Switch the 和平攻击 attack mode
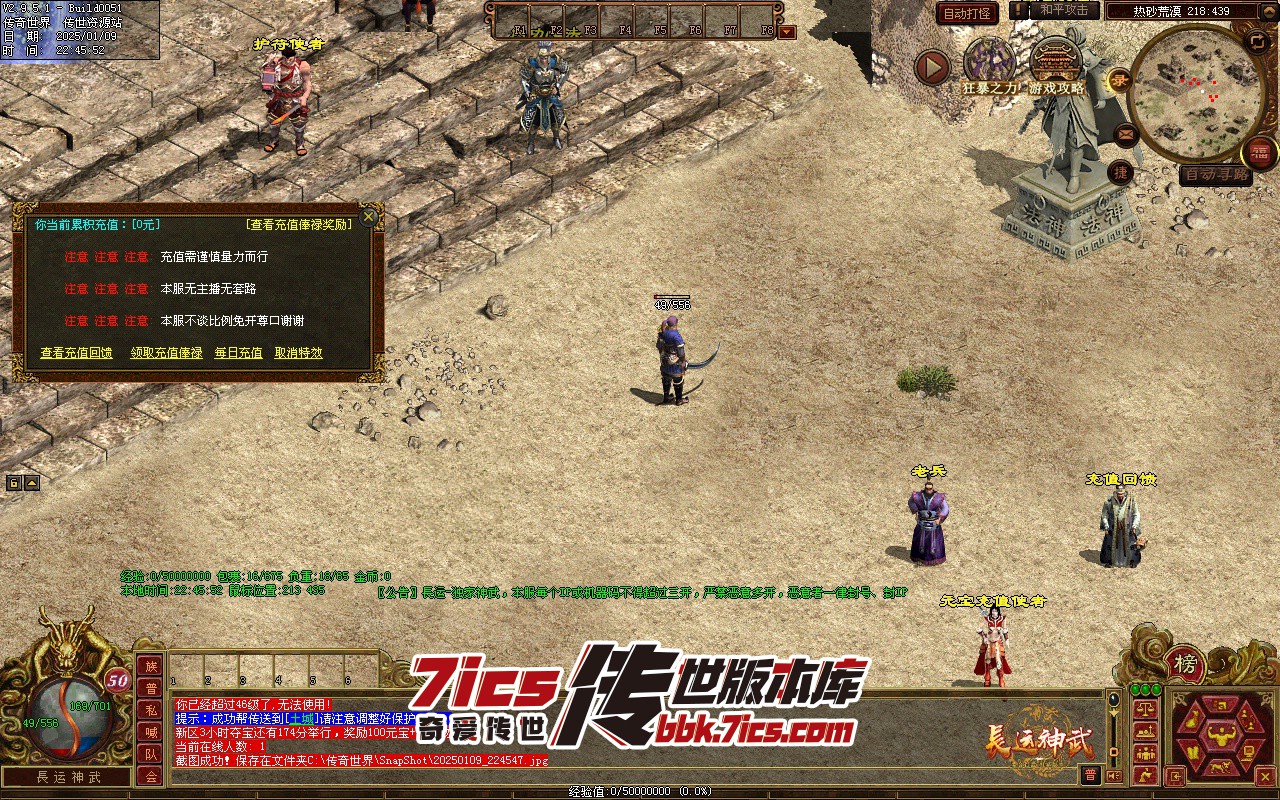Screen dimensions: 1280x800 pos(1064,10)
